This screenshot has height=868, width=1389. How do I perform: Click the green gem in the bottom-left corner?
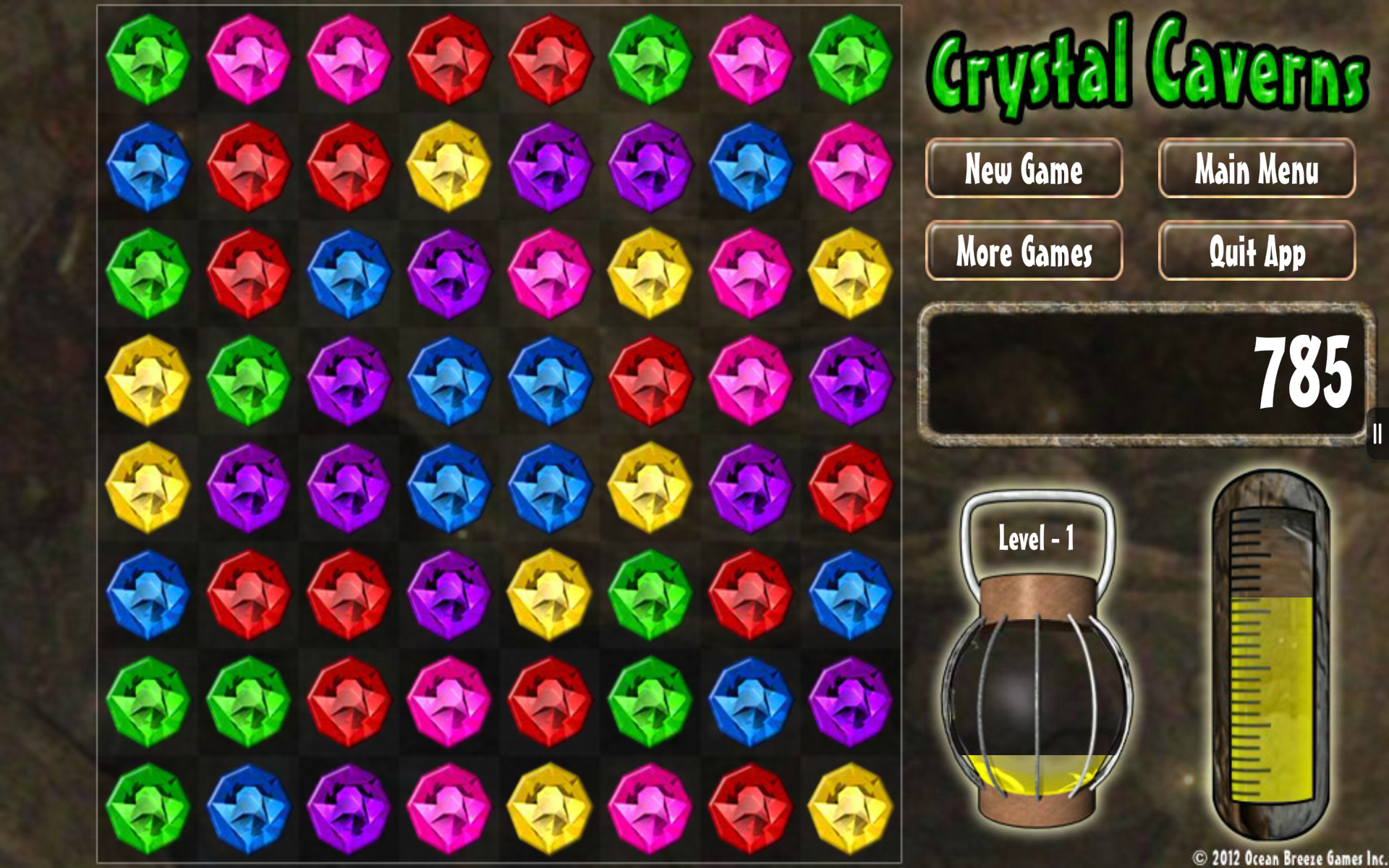[148, 803]
